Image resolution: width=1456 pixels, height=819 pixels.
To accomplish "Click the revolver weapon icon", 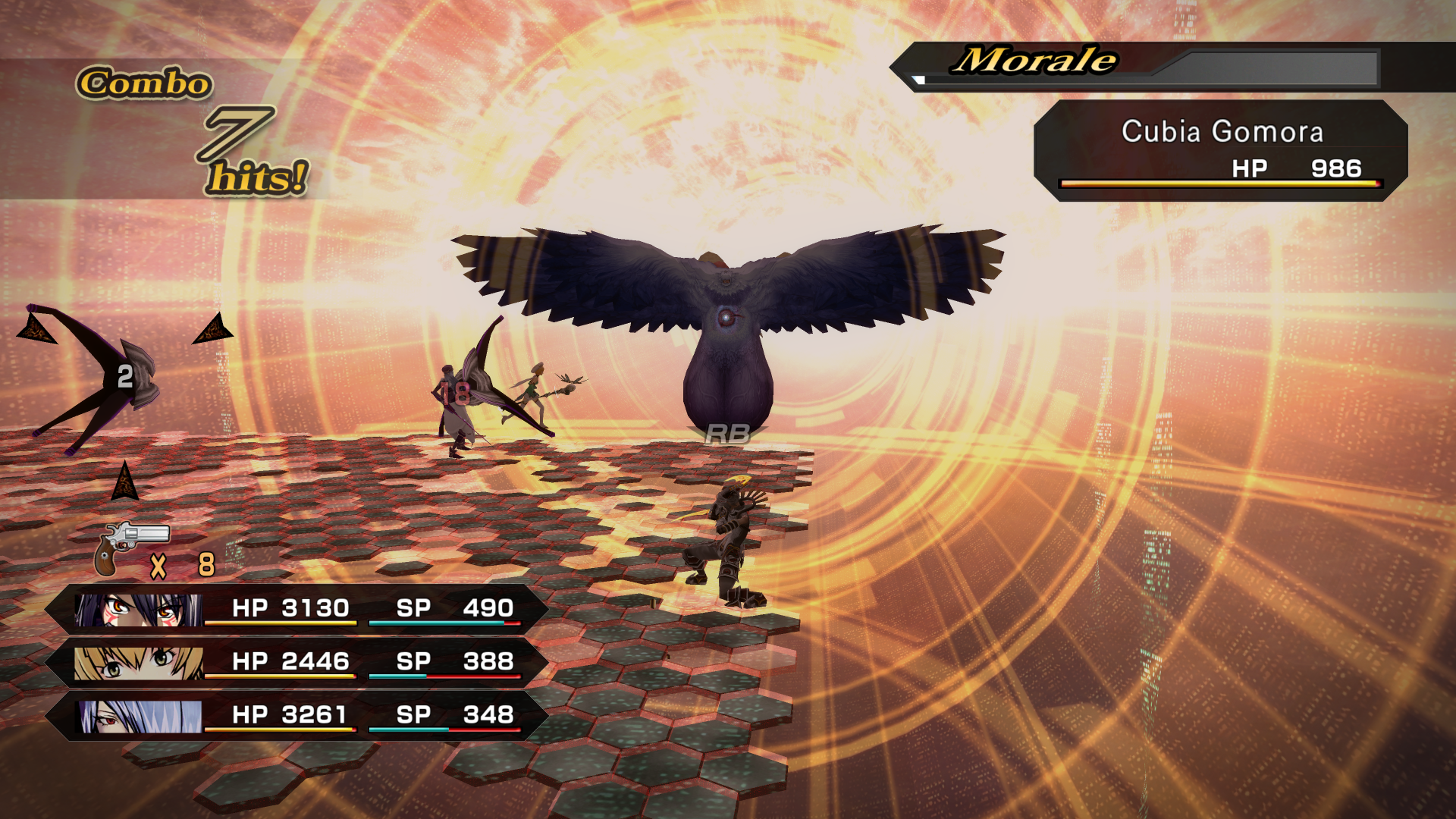I will (129, 548).
